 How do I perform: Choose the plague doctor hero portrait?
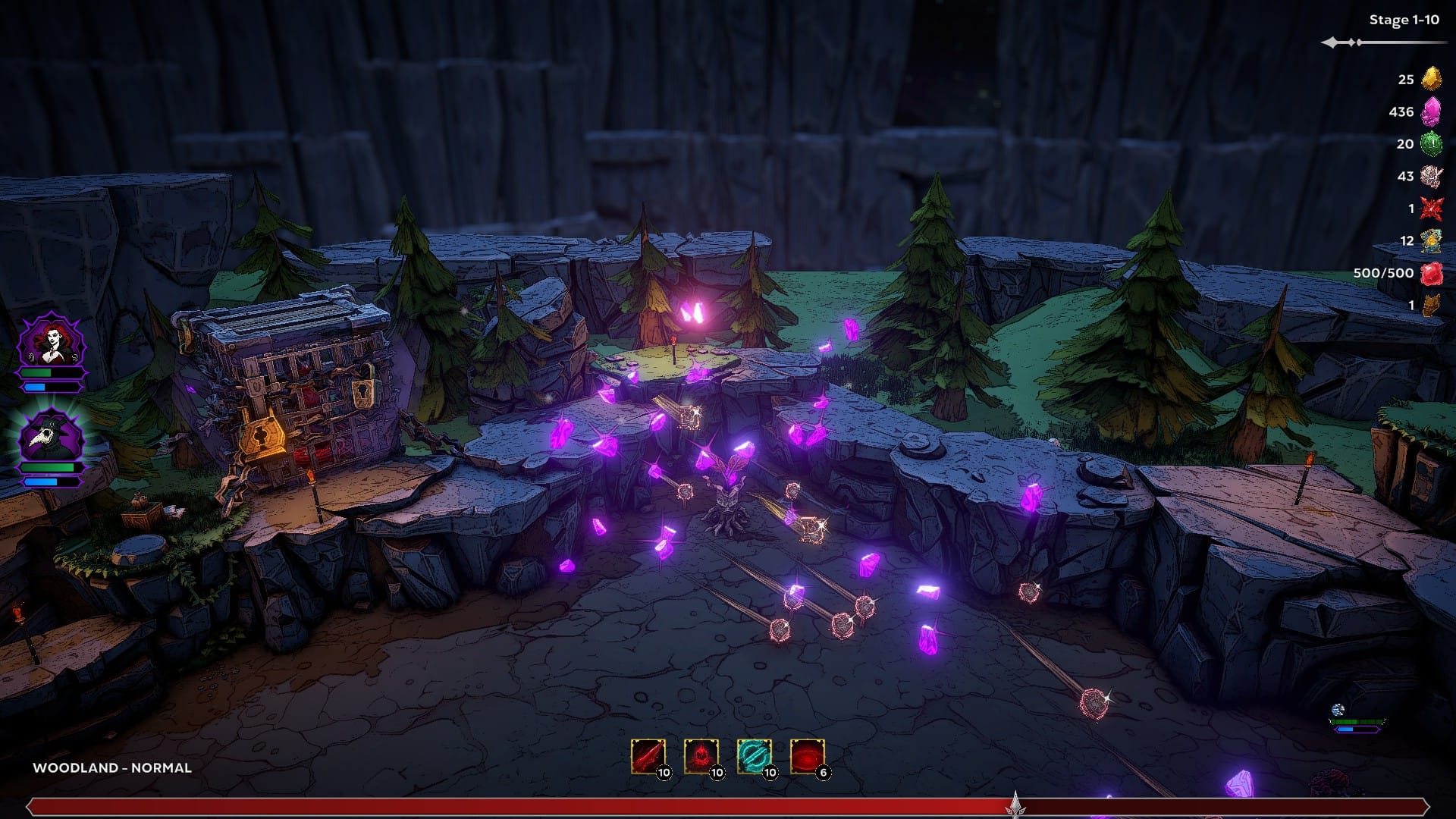point(52,436)
